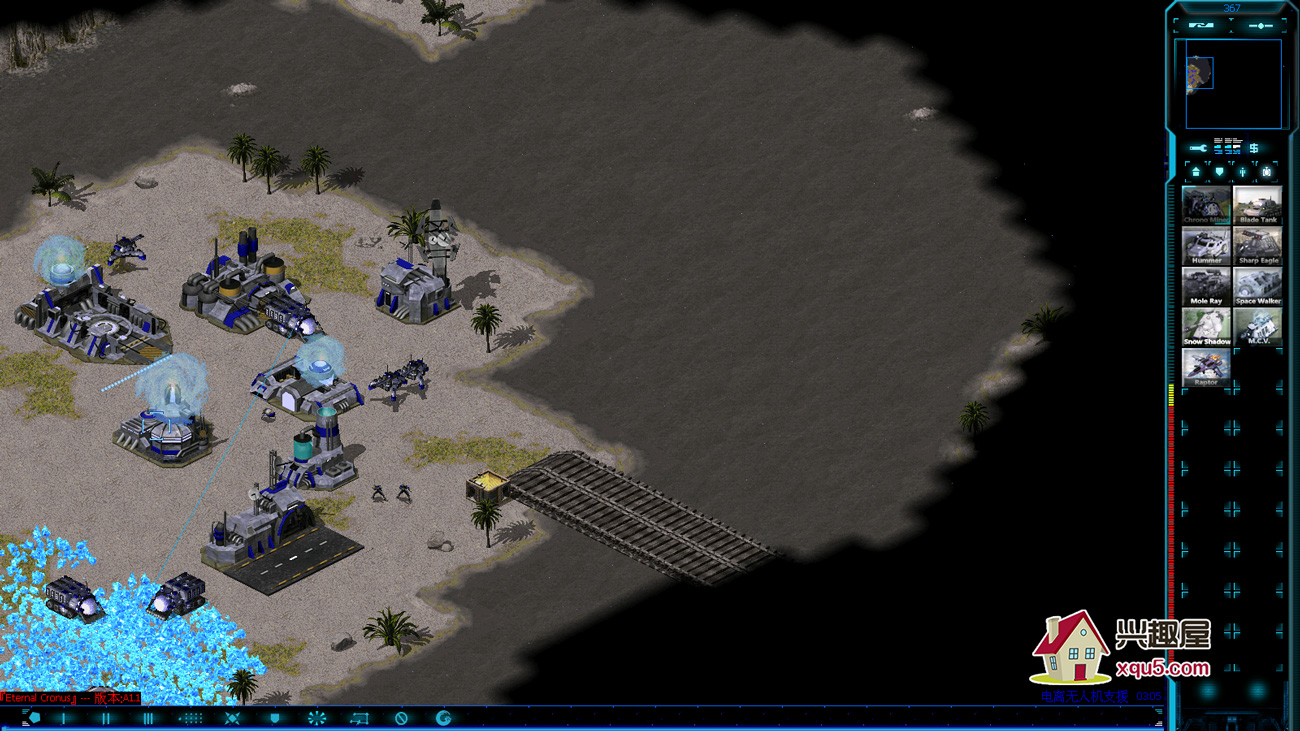Build a Blade Tank

coord(1257,205)
